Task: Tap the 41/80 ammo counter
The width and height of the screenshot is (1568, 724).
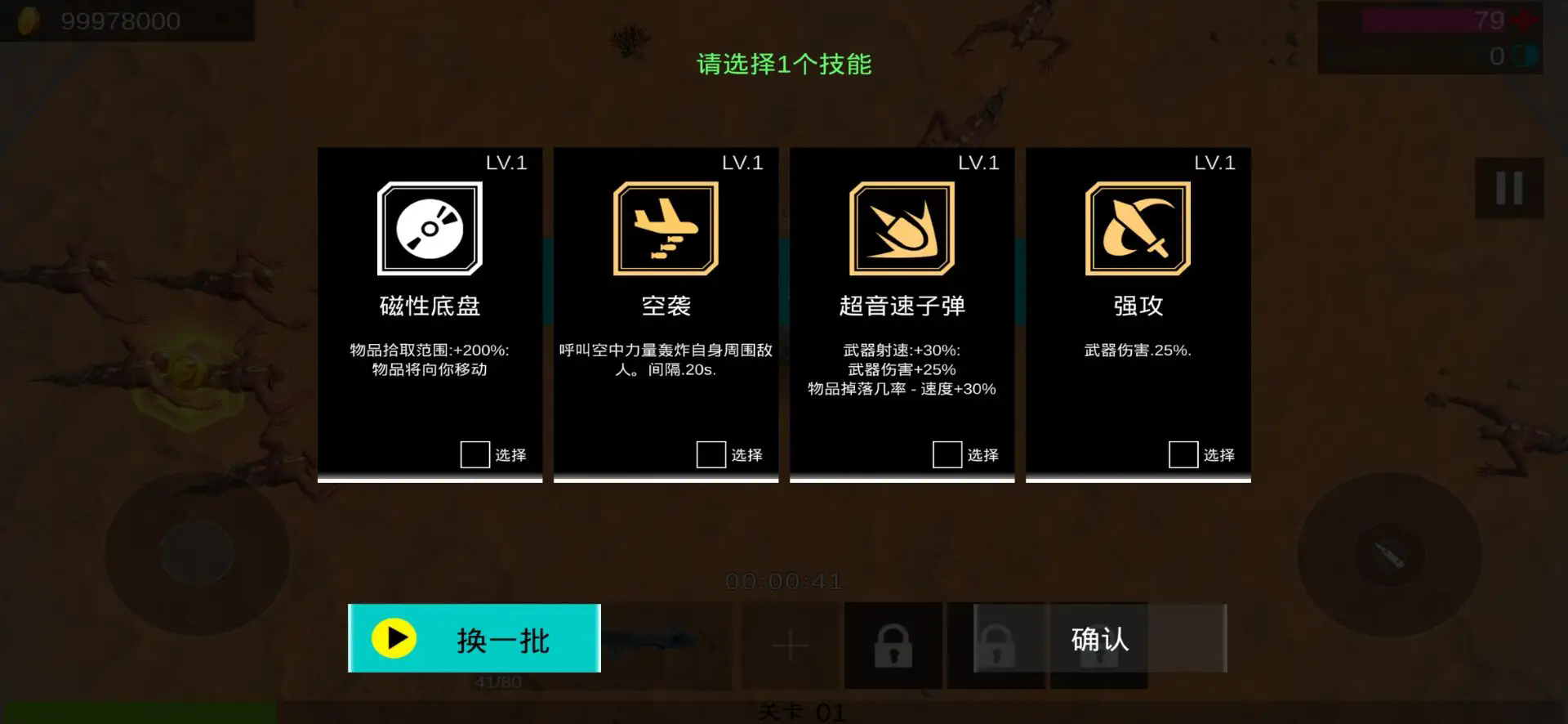Action: [497, 680]
